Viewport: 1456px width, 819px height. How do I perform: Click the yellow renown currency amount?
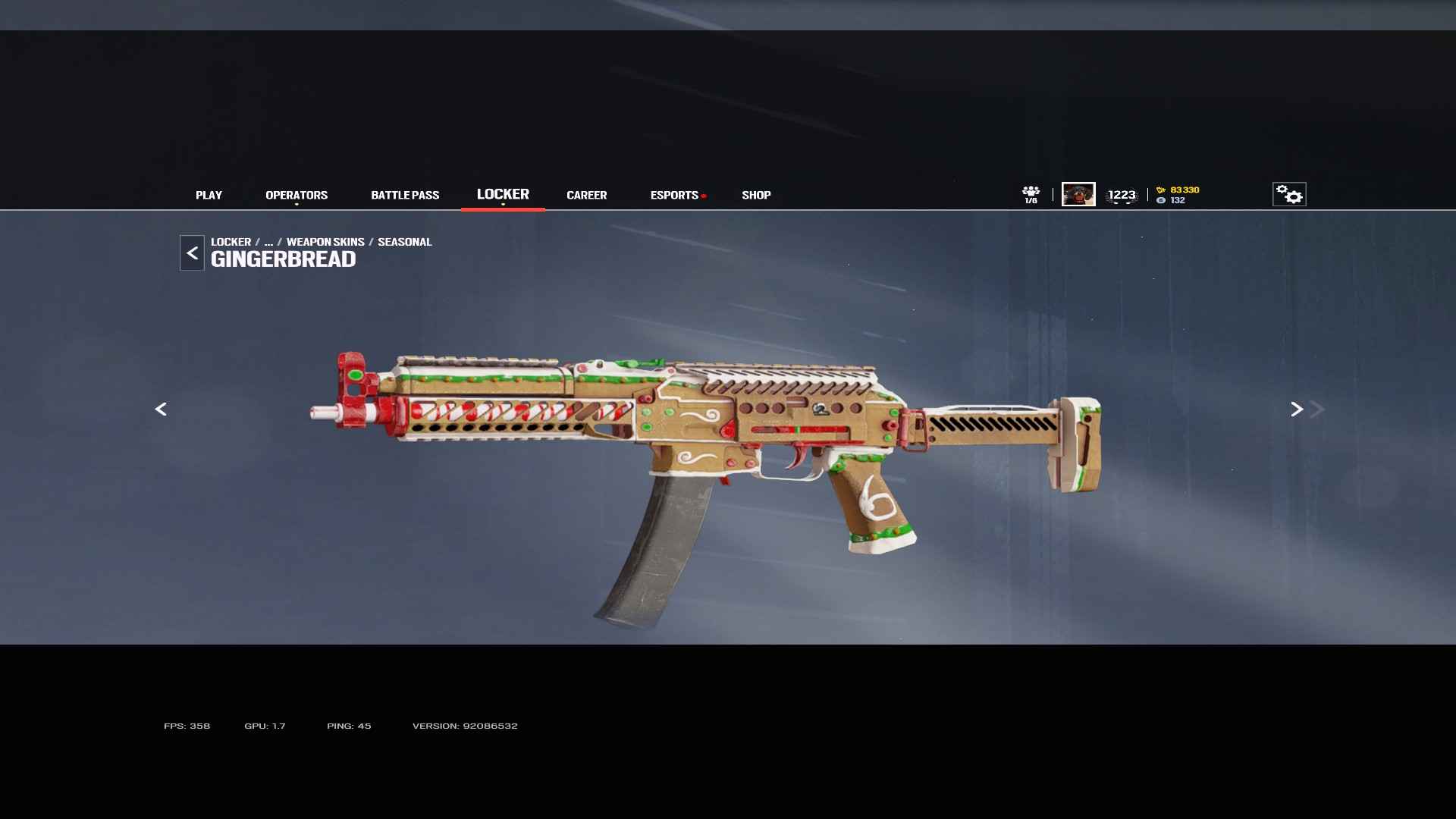[x=1184, y=190]
